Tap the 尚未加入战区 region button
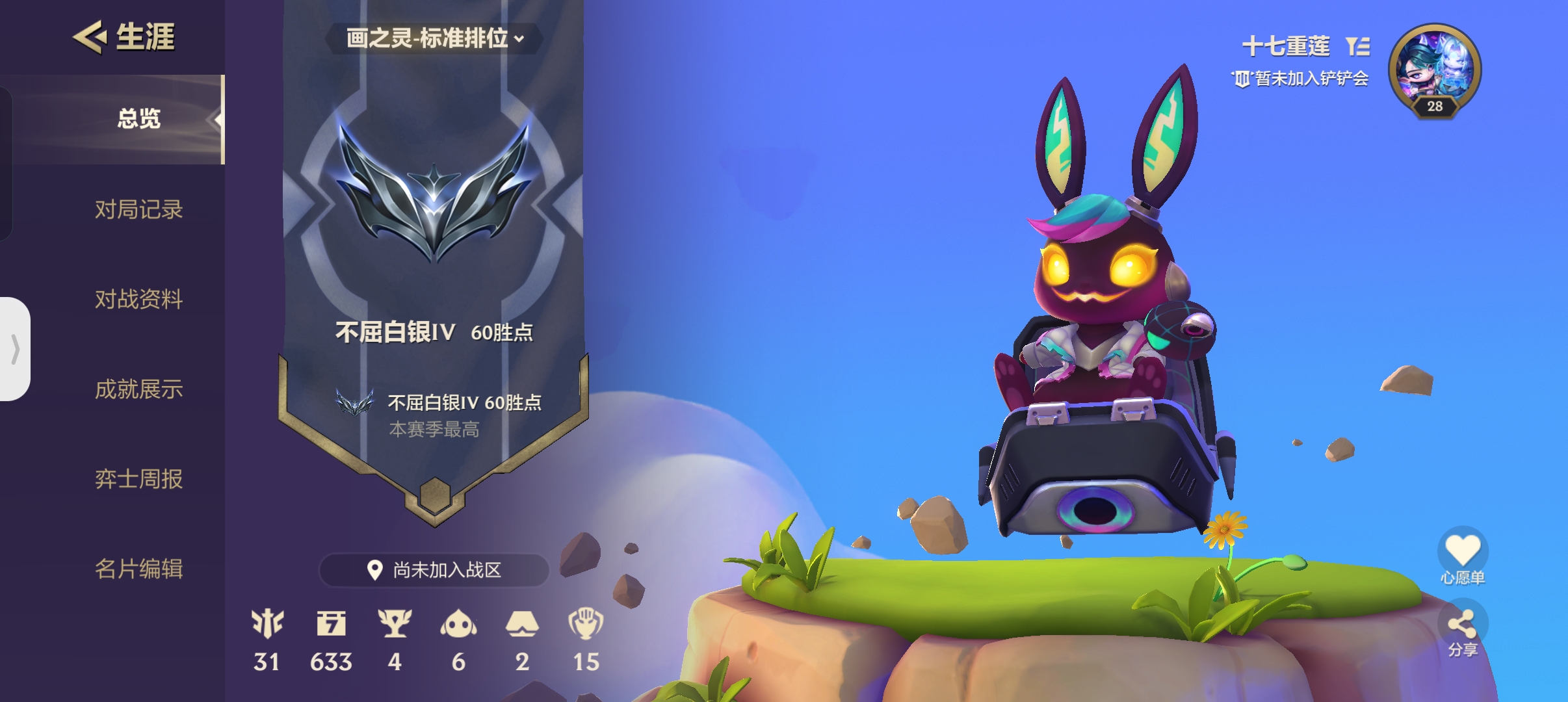This screenshot has width=1568, height=702. [434, 570]
